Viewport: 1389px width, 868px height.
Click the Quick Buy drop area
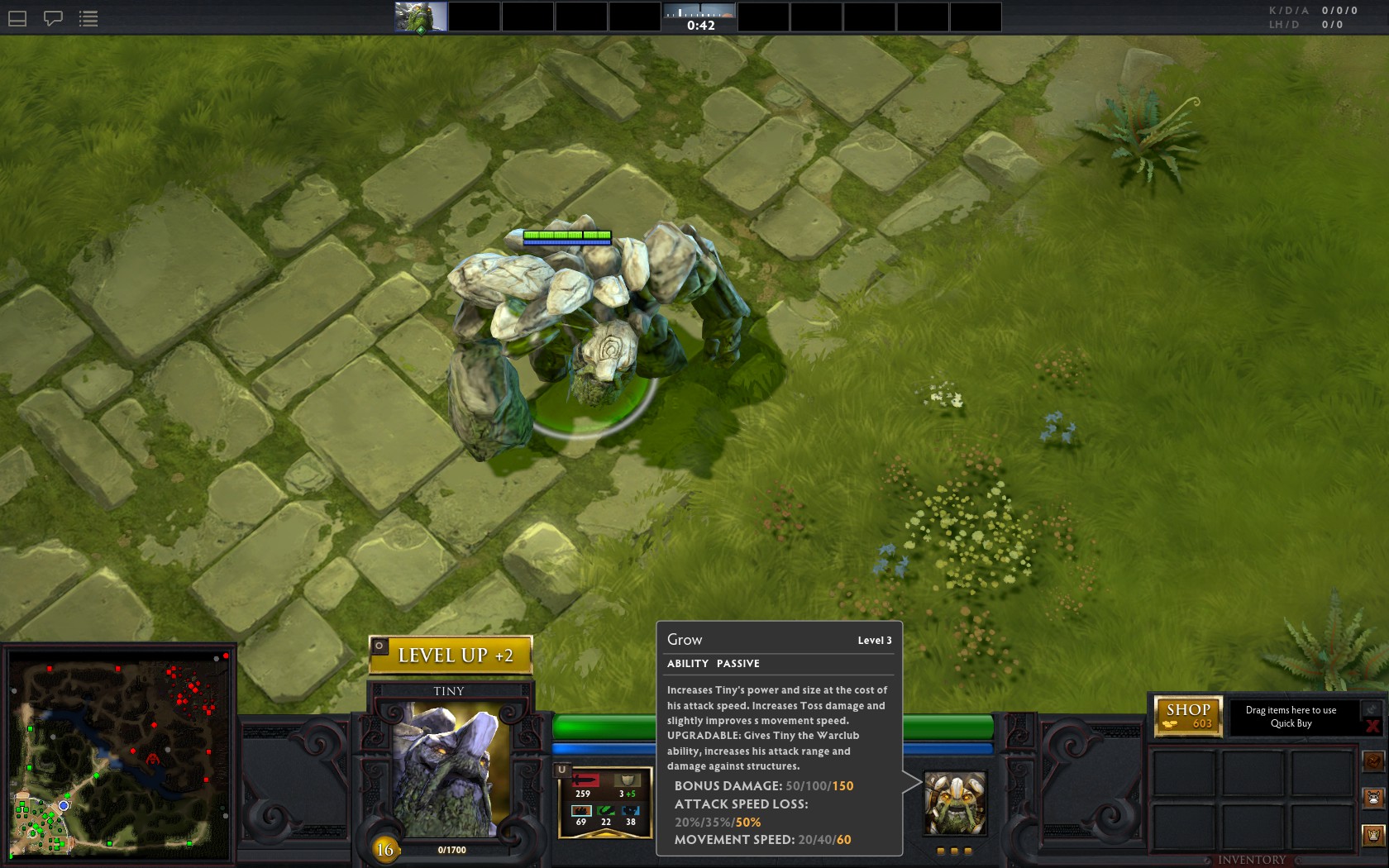[1291, 717]
